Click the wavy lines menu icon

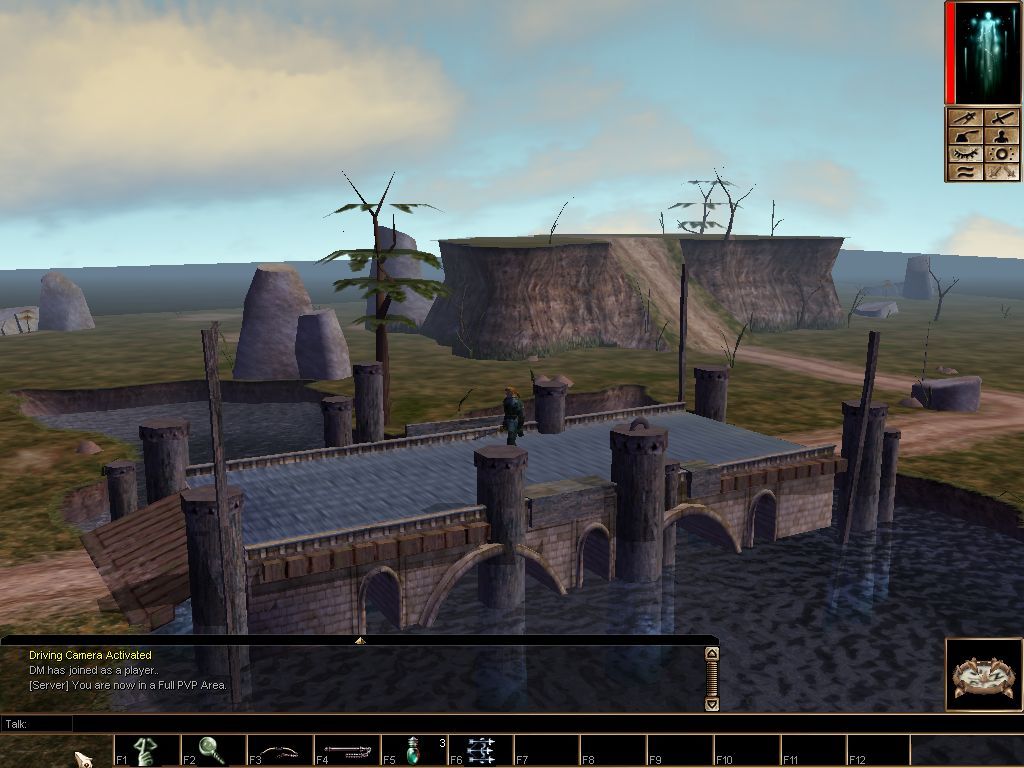point(967,172)
